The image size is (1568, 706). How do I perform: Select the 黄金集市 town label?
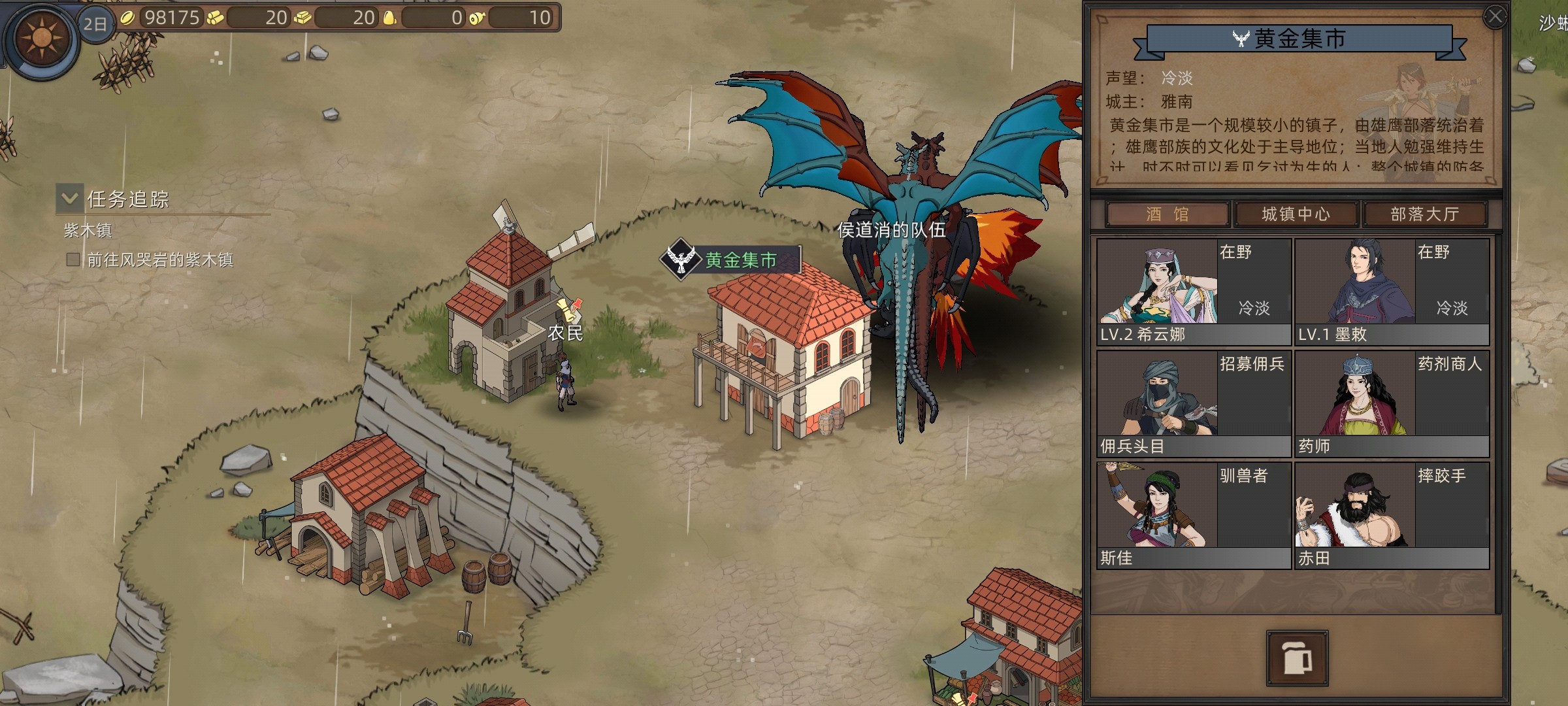tap(740, 260)
